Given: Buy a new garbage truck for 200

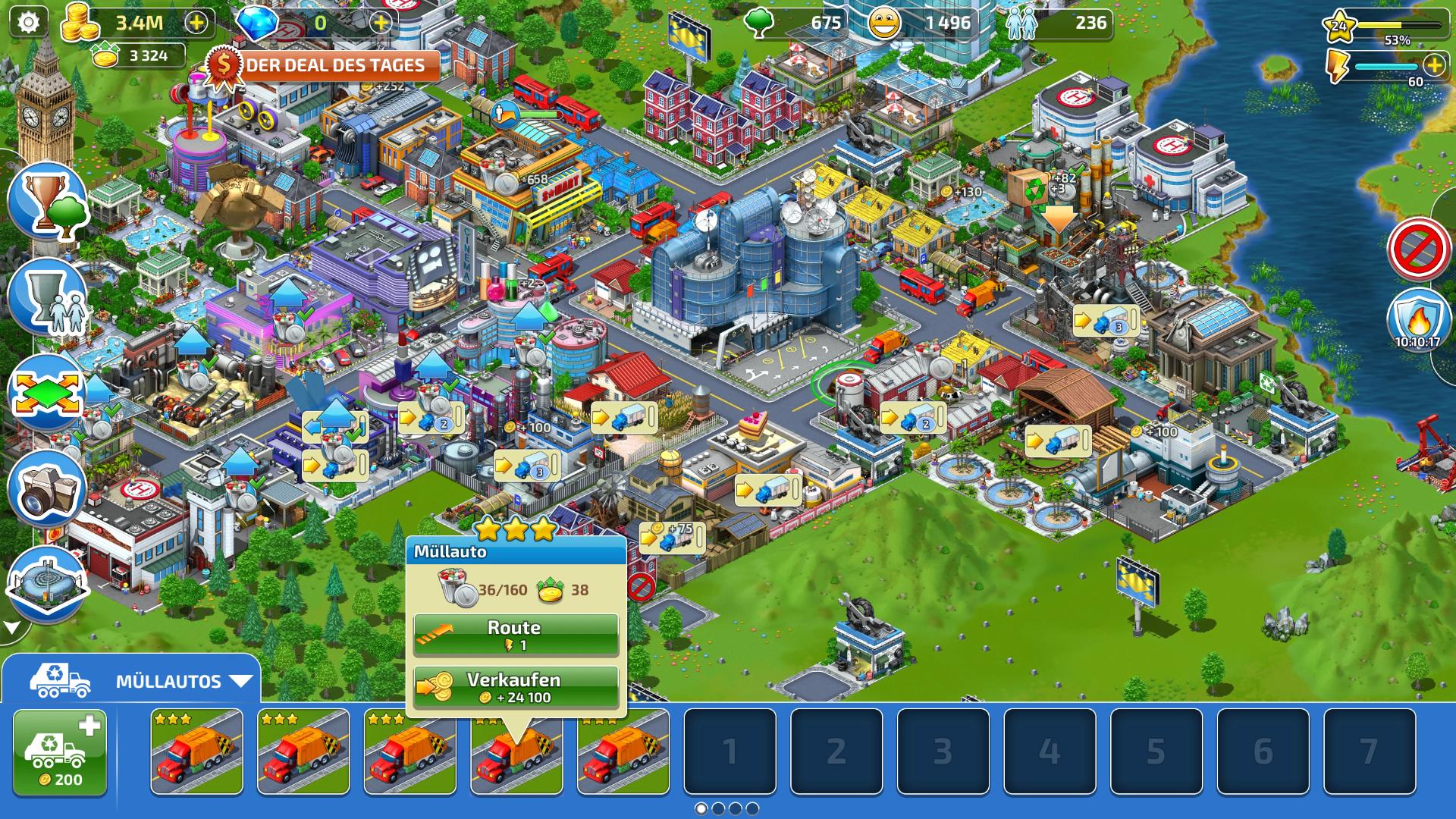Looking at the screenshot, I should click(x=60, y=752).
